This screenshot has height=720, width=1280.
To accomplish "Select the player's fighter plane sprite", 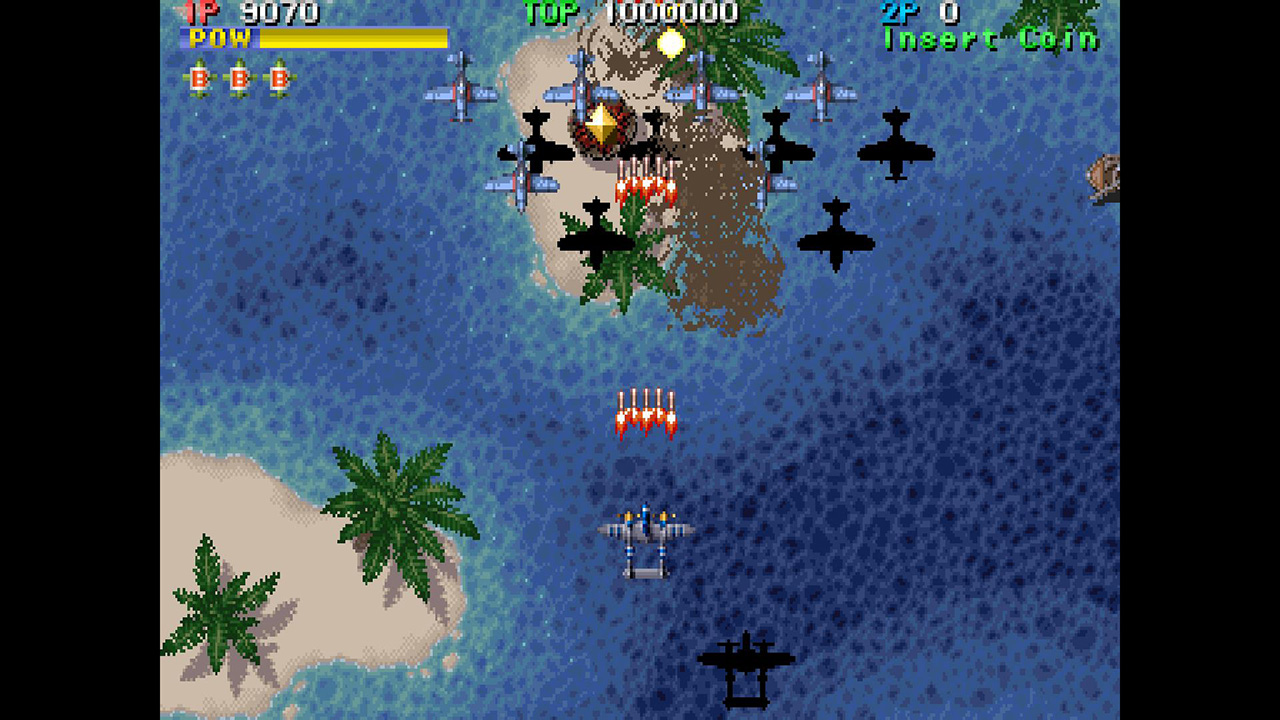I will click(x=645, y=535).
